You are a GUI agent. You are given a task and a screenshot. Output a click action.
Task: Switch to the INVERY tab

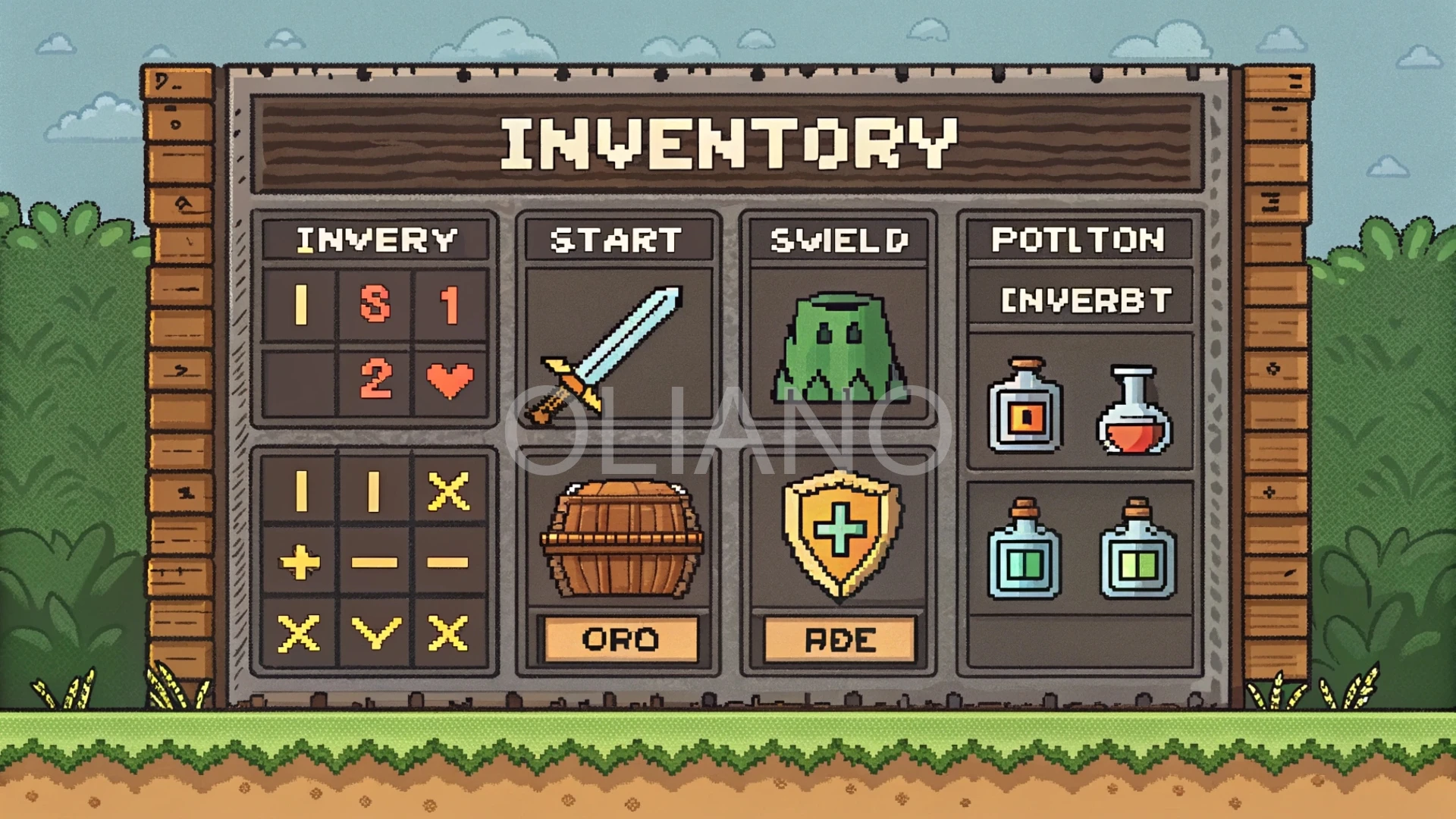point(374,241)
